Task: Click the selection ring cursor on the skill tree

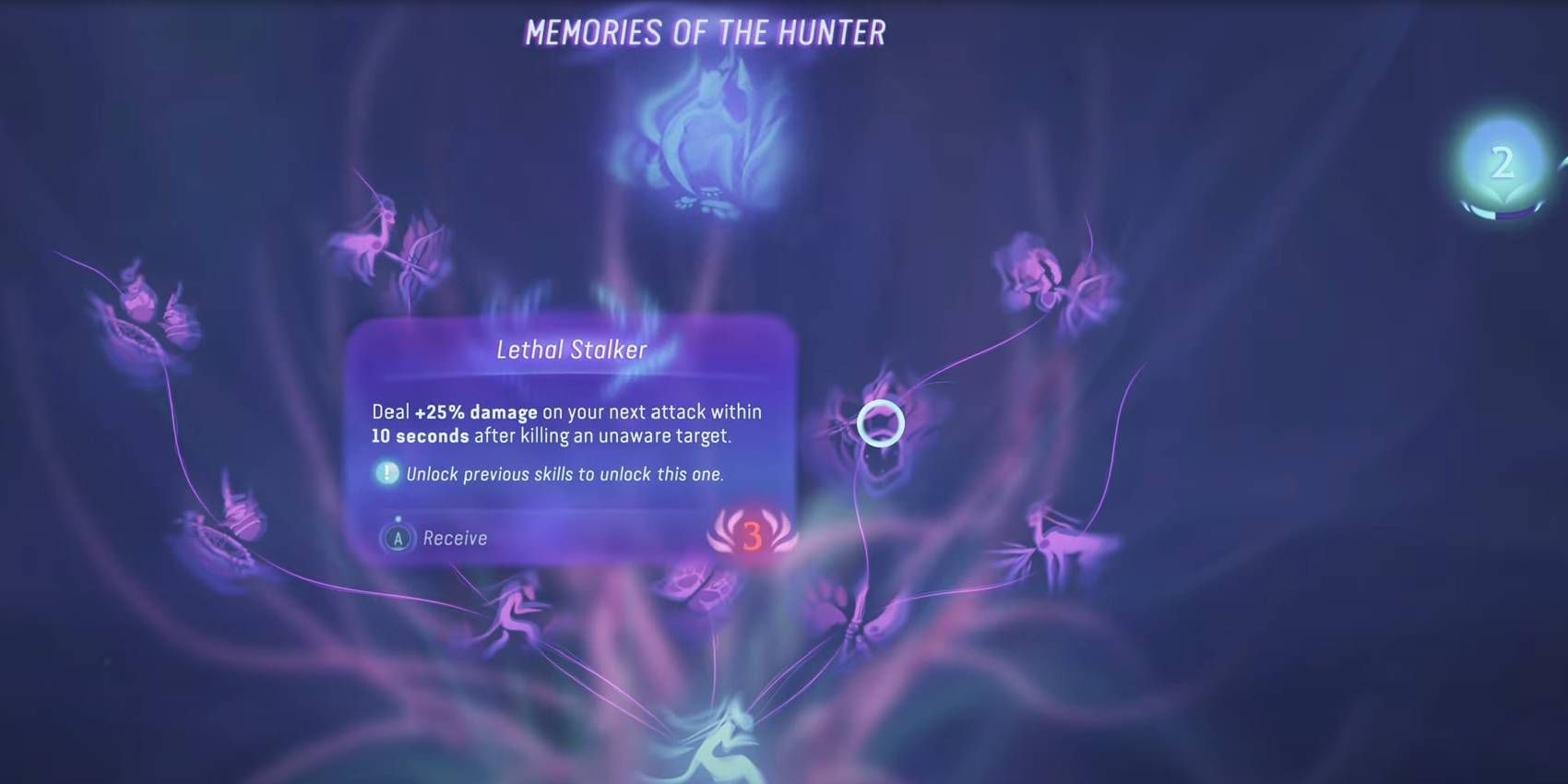Action: [883, 422]
